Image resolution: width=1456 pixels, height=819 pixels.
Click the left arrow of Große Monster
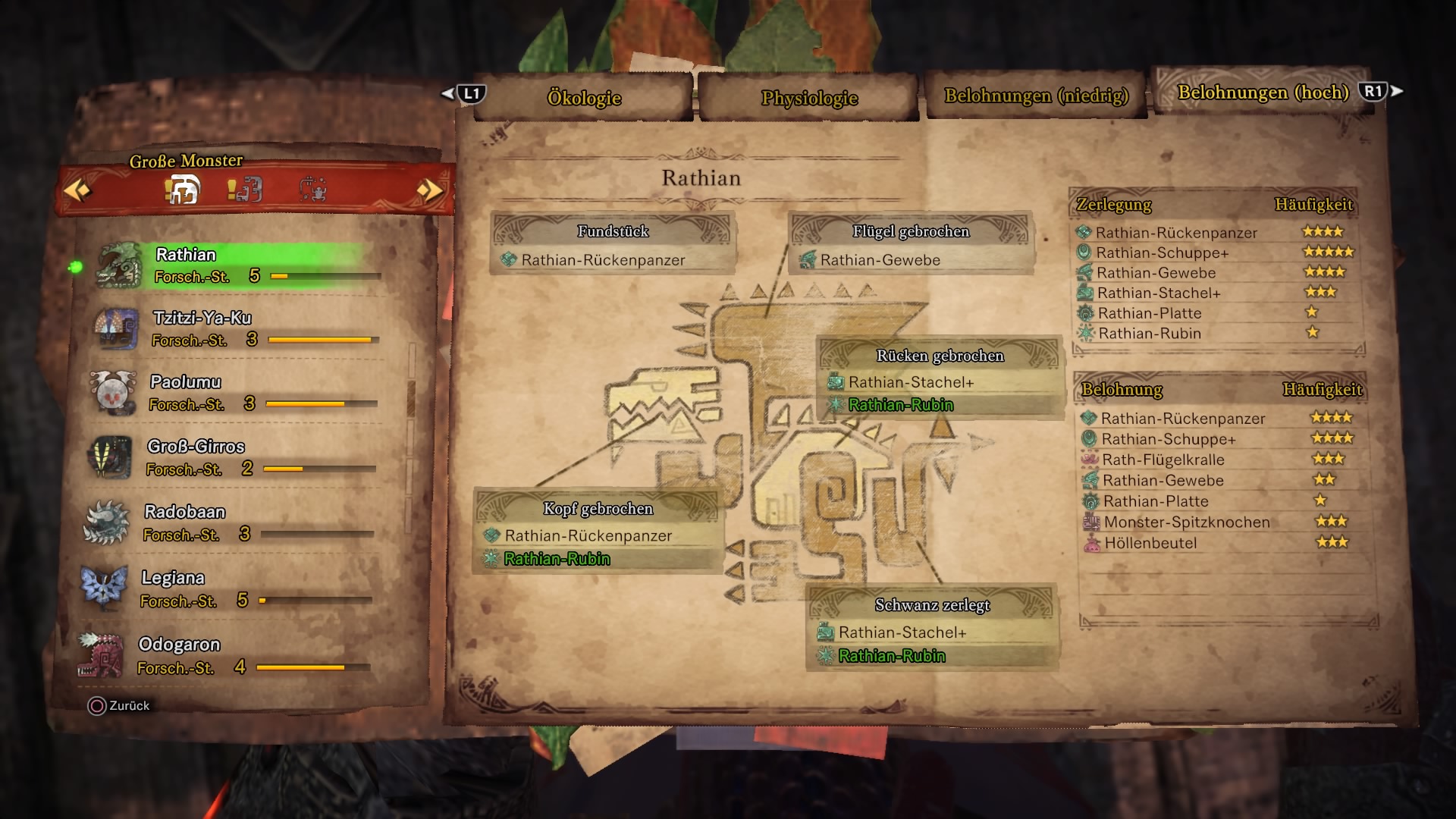(x=77, y=190)
